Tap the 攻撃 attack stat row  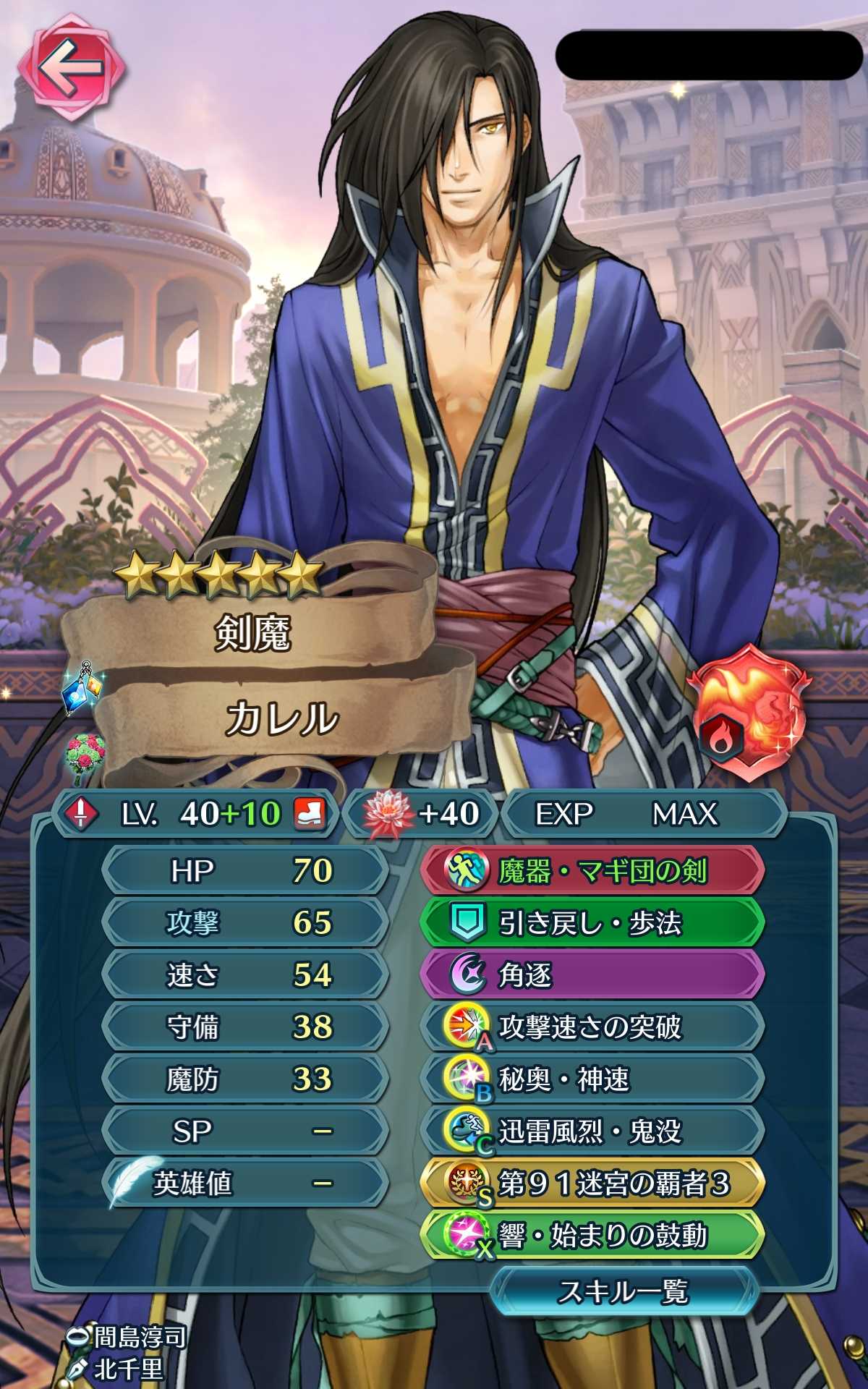pos(246,923)
